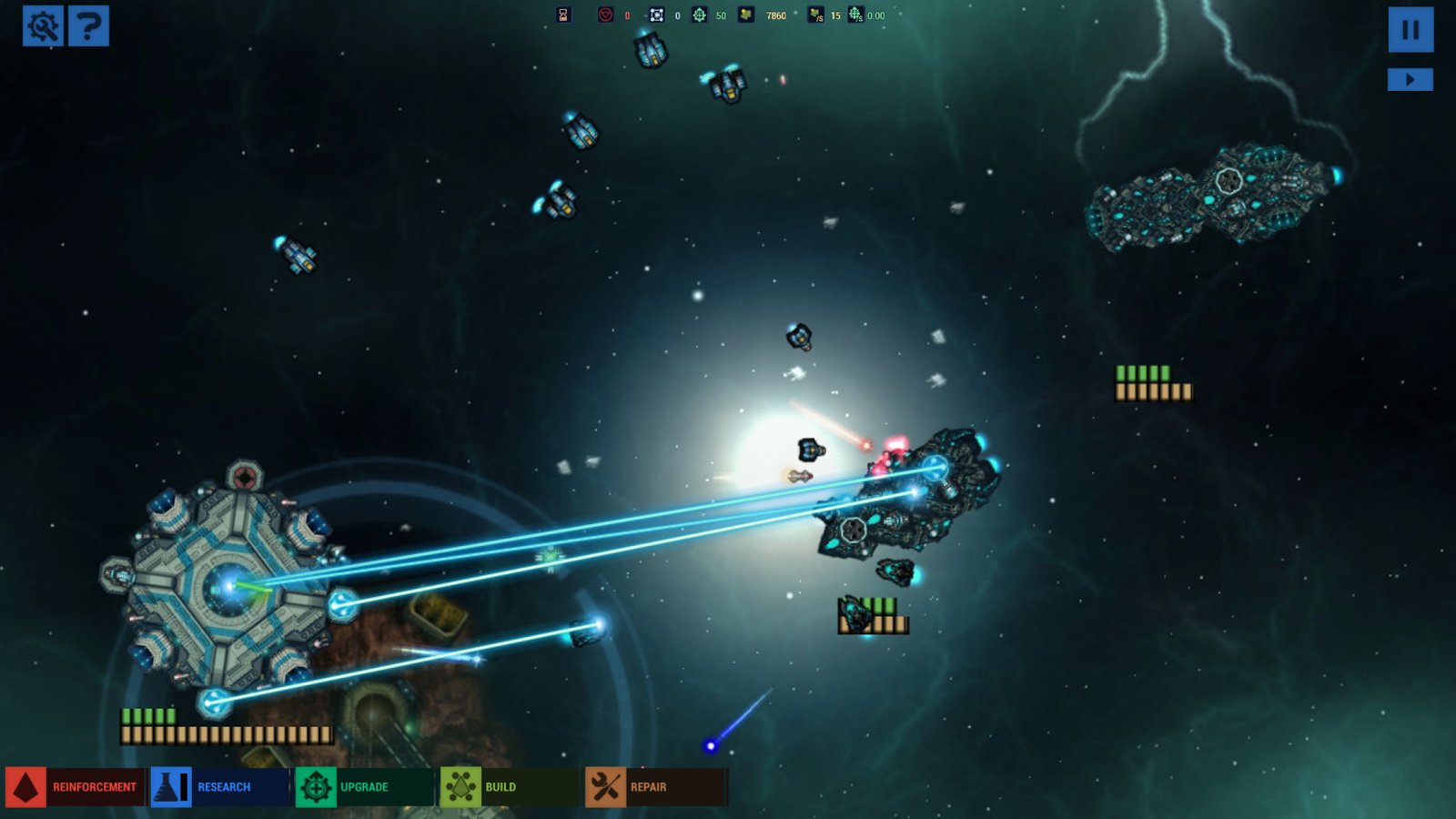The image size is (1456, 819).
Task: Click the green upgrade points icon showing 50
Action: (x=700, y=14)
